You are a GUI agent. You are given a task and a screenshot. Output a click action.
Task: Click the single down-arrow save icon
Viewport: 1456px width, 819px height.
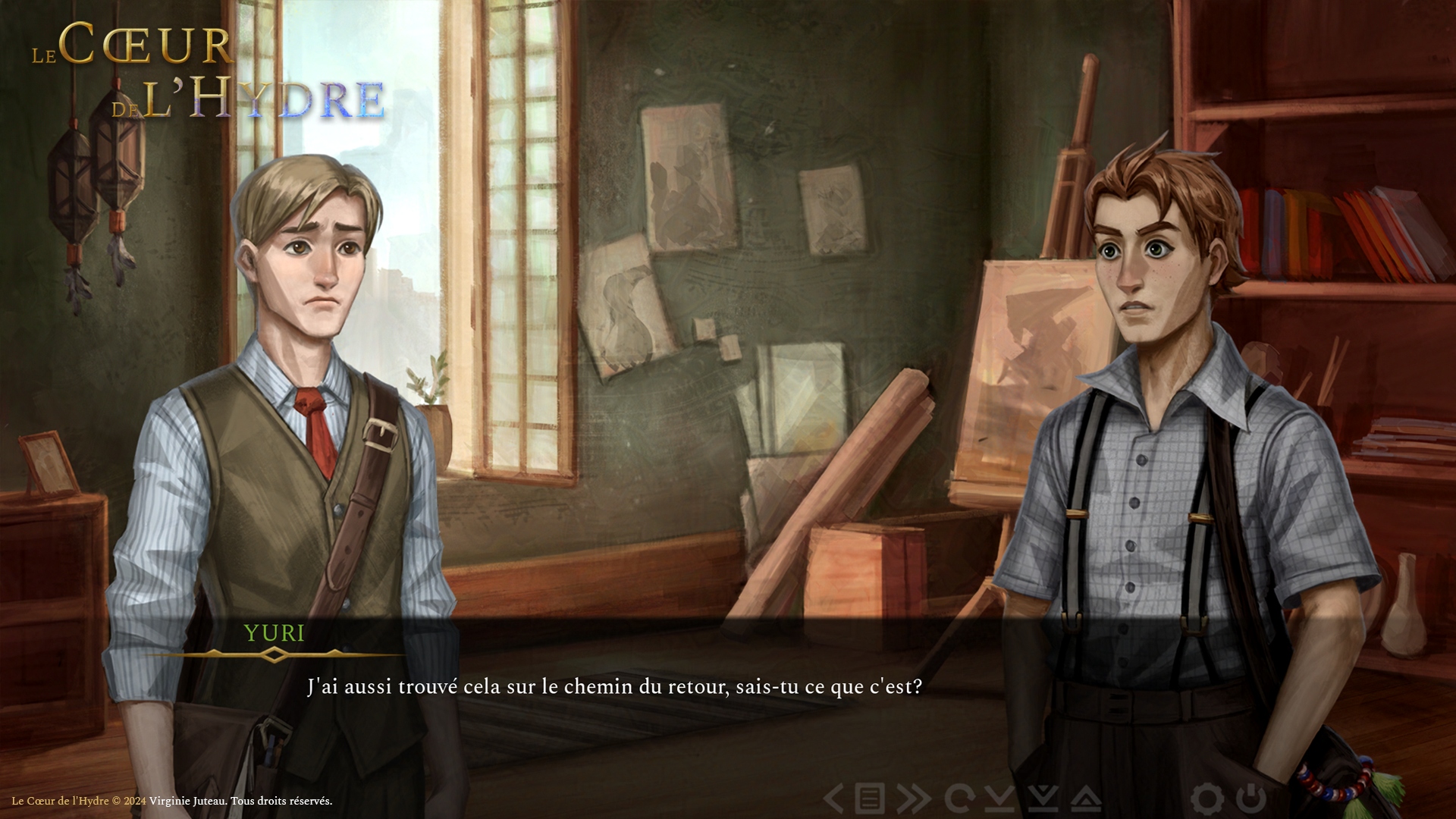click(1001, 799)
